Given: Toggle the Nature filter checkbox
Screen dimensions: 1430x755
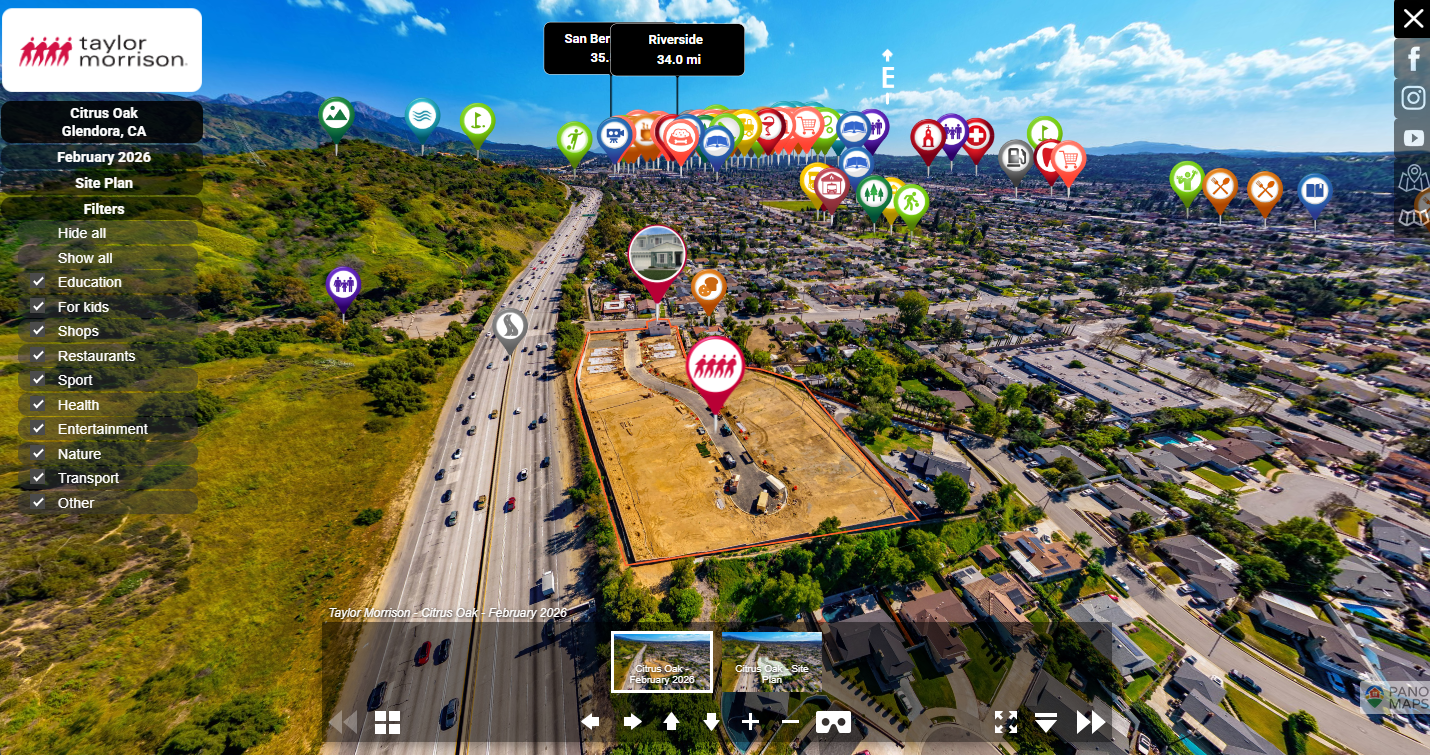Looking at the screenshot, I should [39, 454].
